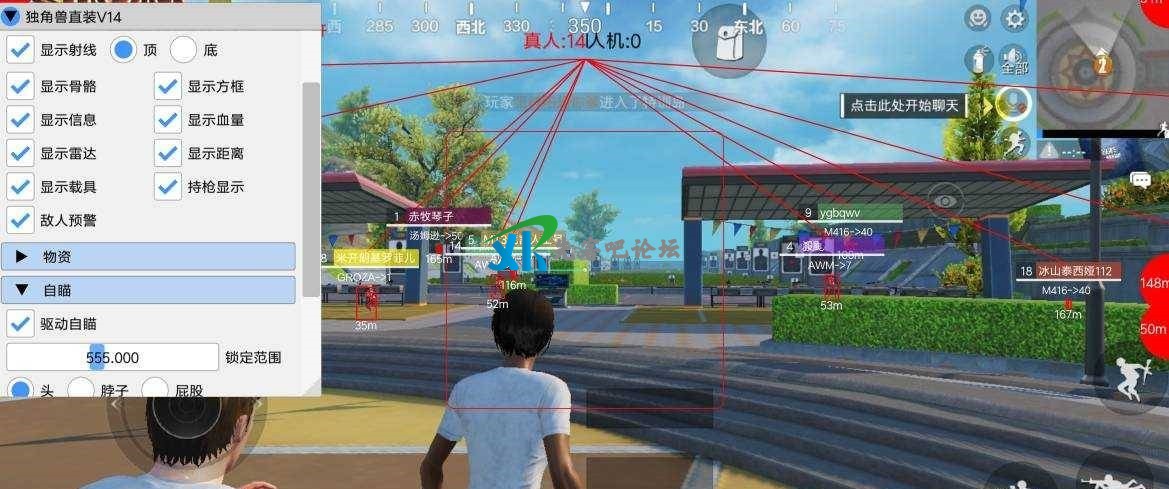This screenshot has width=1169, height=489.
Task: Tap the warning triangle report icon
Action: click(x=1049, y=150)
